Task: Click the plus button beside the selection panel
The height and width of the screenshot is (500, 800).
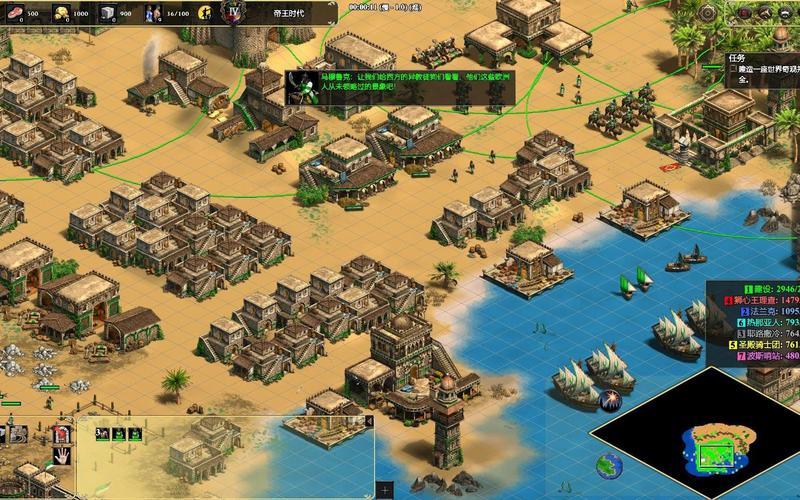Action: 386,490
